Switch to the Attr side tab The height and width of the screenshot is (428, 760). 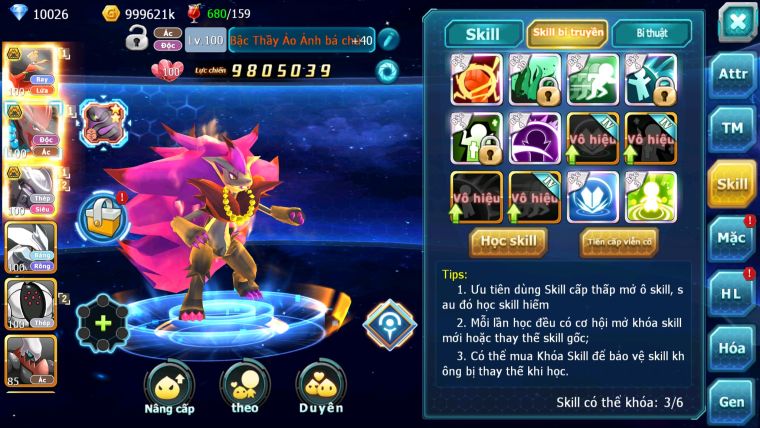[x=732, y=75]
